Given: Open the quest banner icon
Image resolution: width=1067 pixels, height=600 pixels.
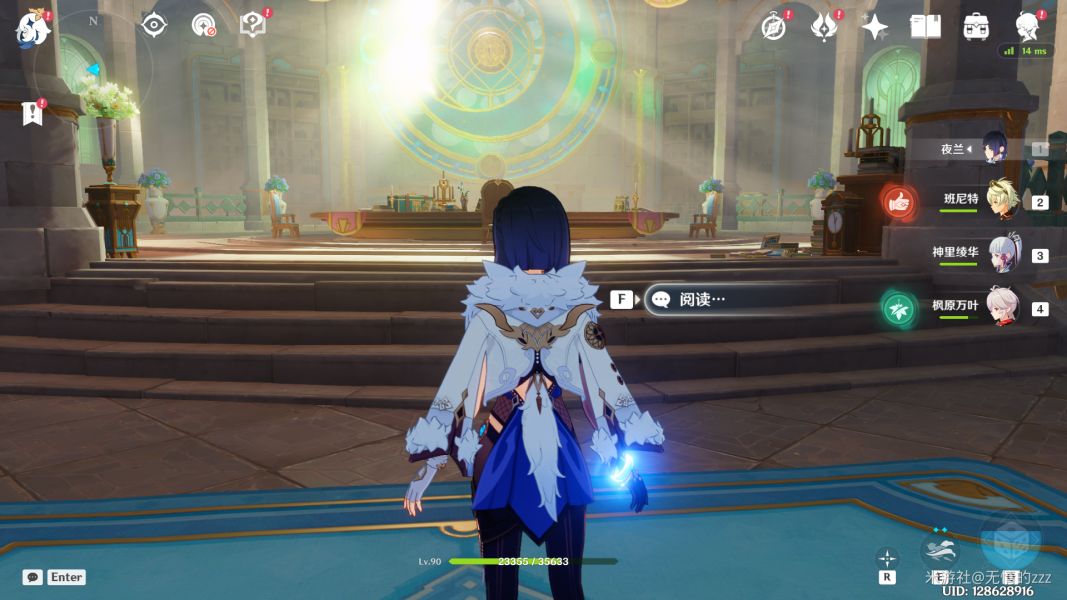Looking at the screenshot, I should 33,113.
